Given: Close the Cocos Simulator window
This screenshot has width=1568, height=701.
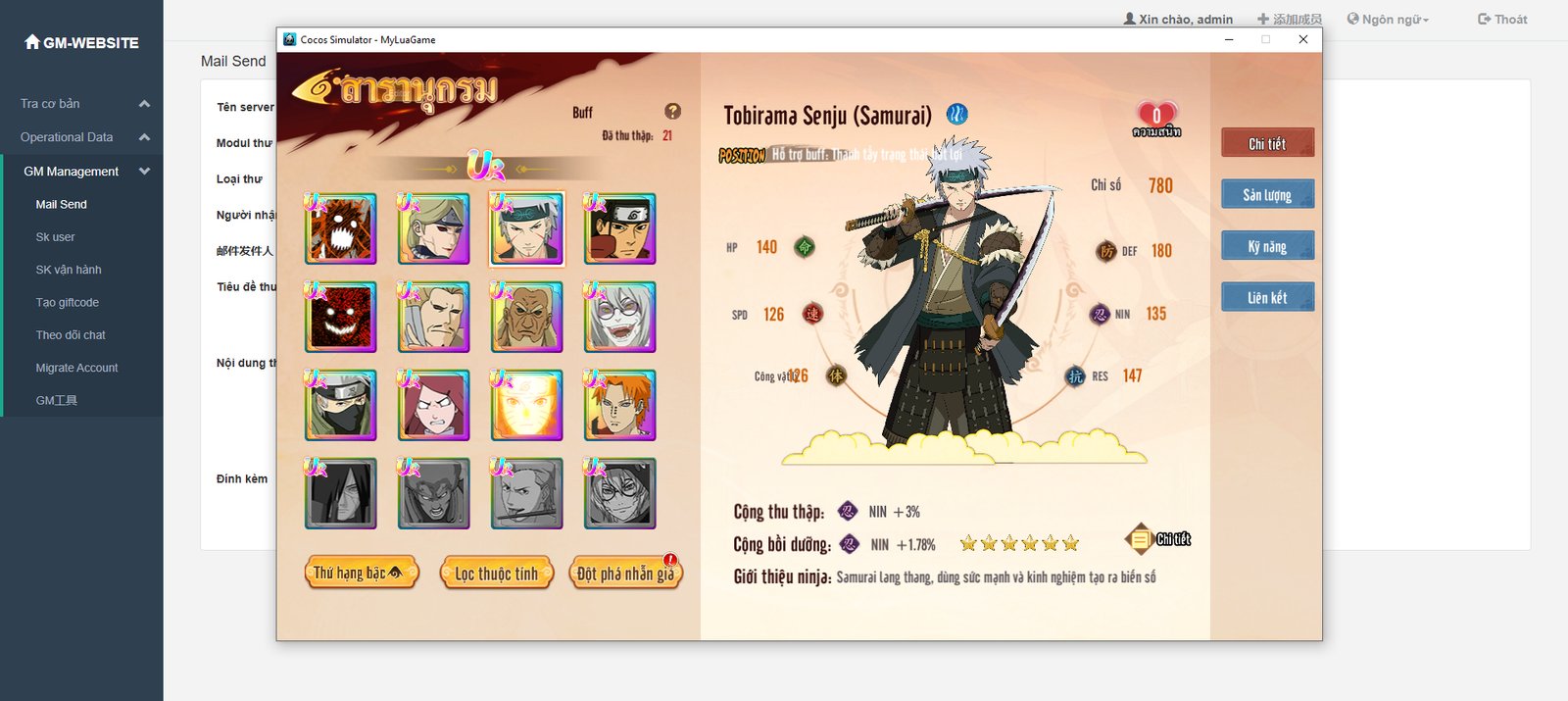Looking at the screenshot, I should 1303,39.
